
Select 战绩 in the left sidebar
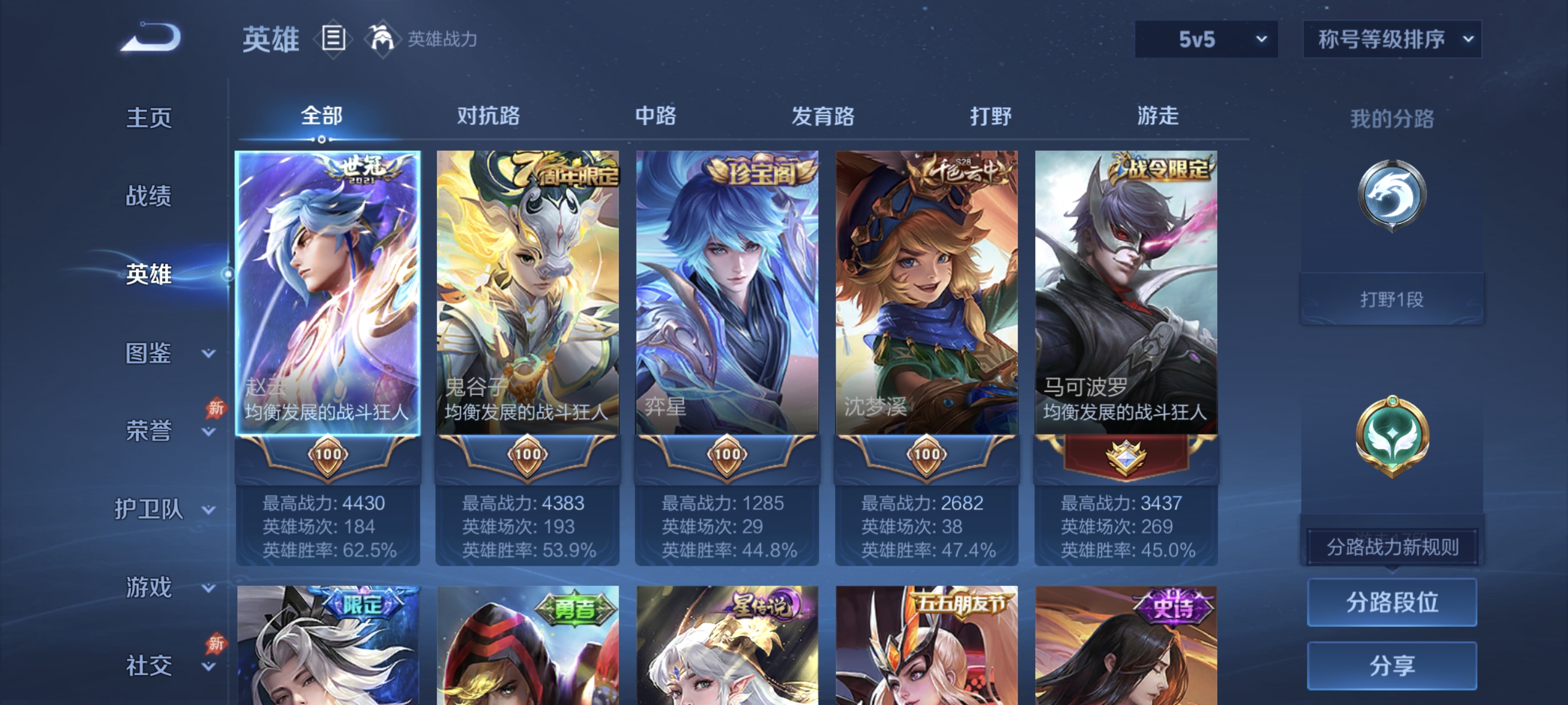[148, 197]
